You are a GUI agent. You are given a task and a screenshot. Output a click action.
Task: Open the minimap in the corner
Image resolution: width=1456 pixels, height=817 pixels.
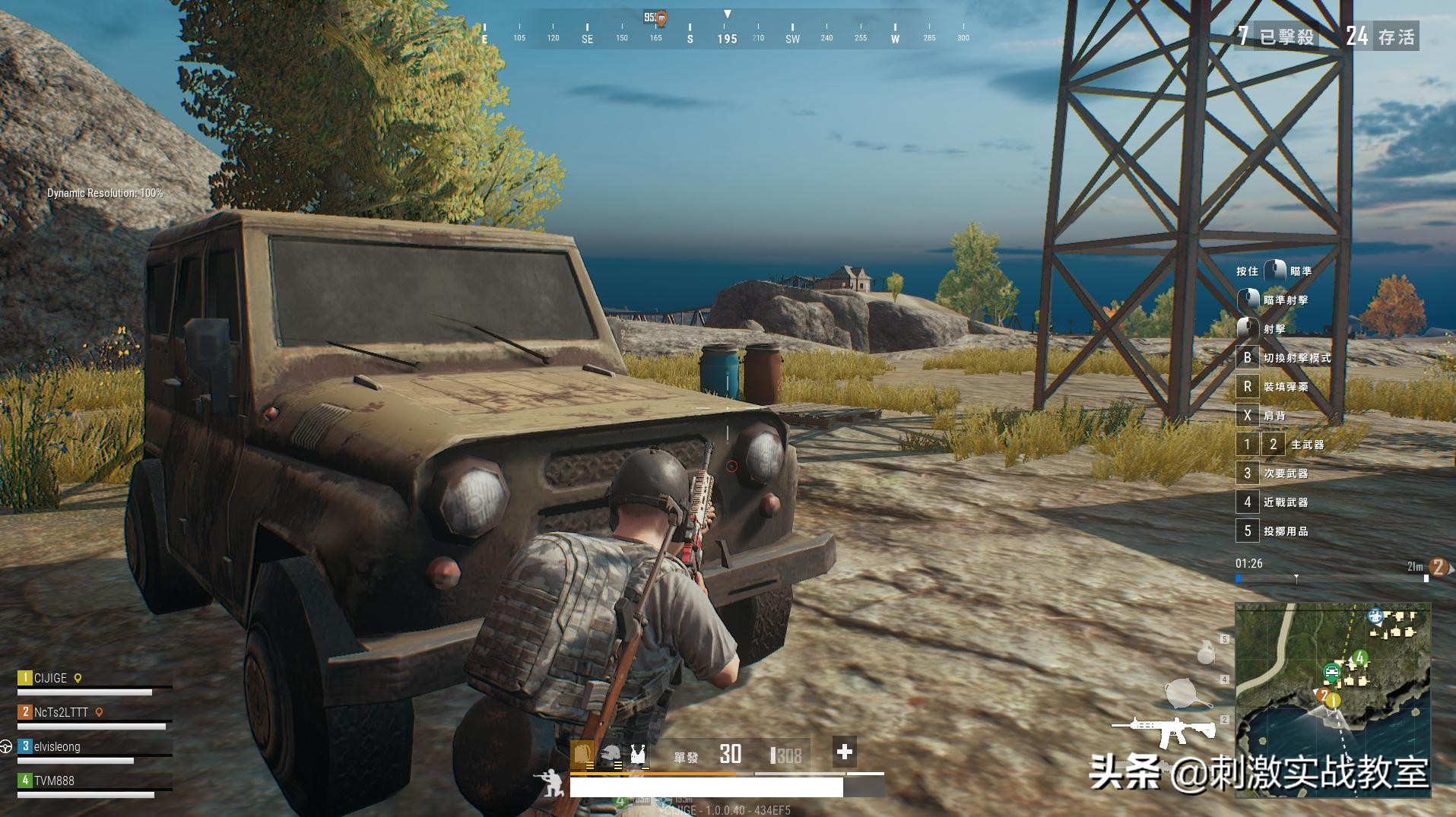pos(1332,699)
